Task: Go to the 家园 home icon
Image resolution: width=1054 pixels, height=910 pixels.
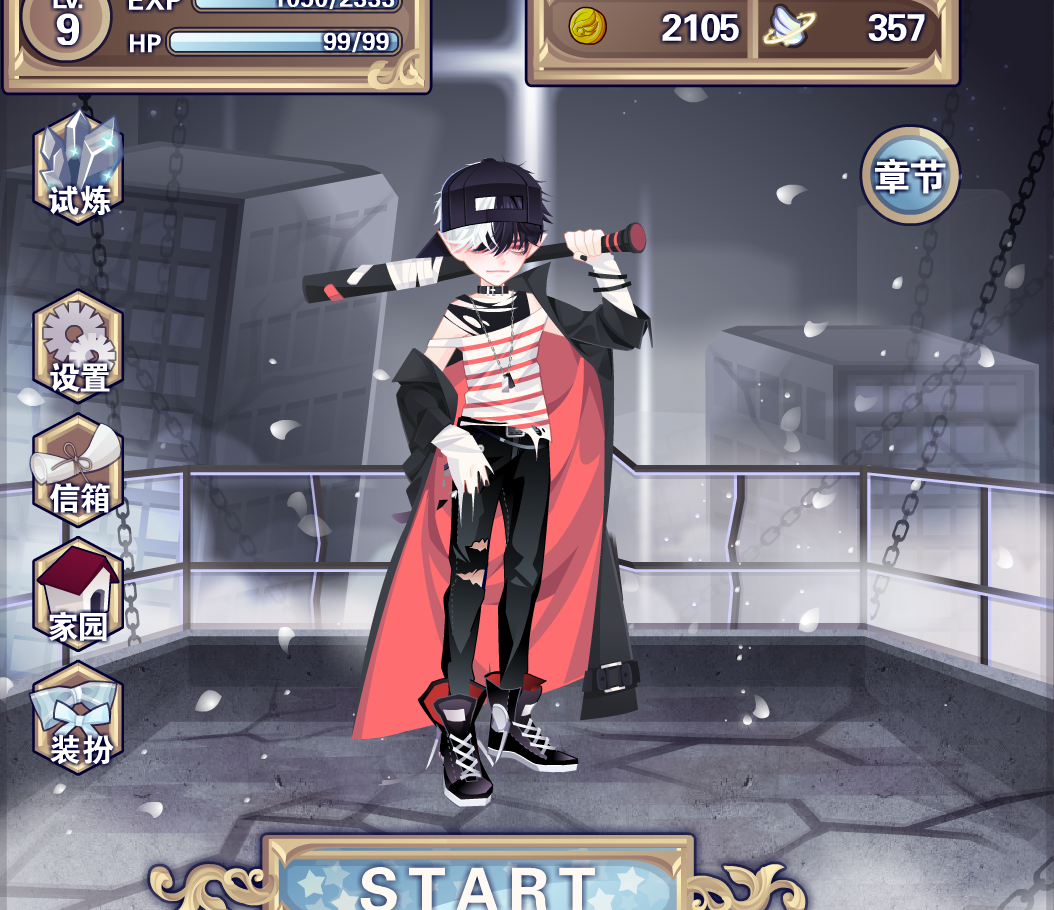Action: (x=79, y=594)
